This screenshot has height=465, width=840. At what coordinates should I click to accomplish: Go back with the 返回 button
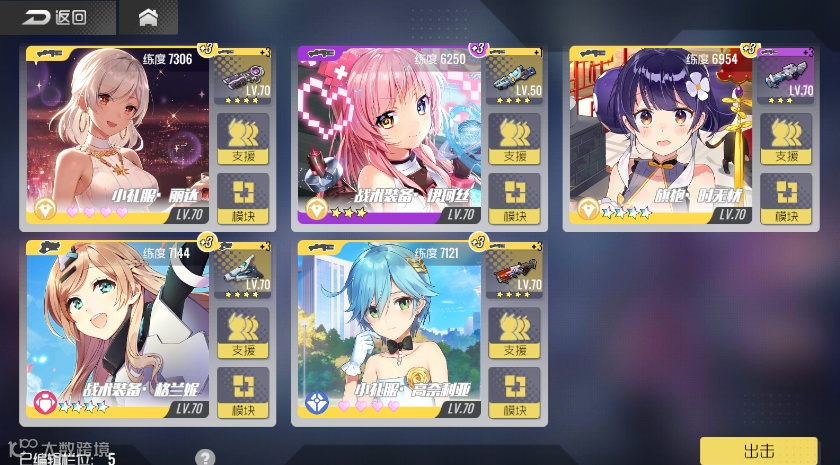click(x=55, y=17)
